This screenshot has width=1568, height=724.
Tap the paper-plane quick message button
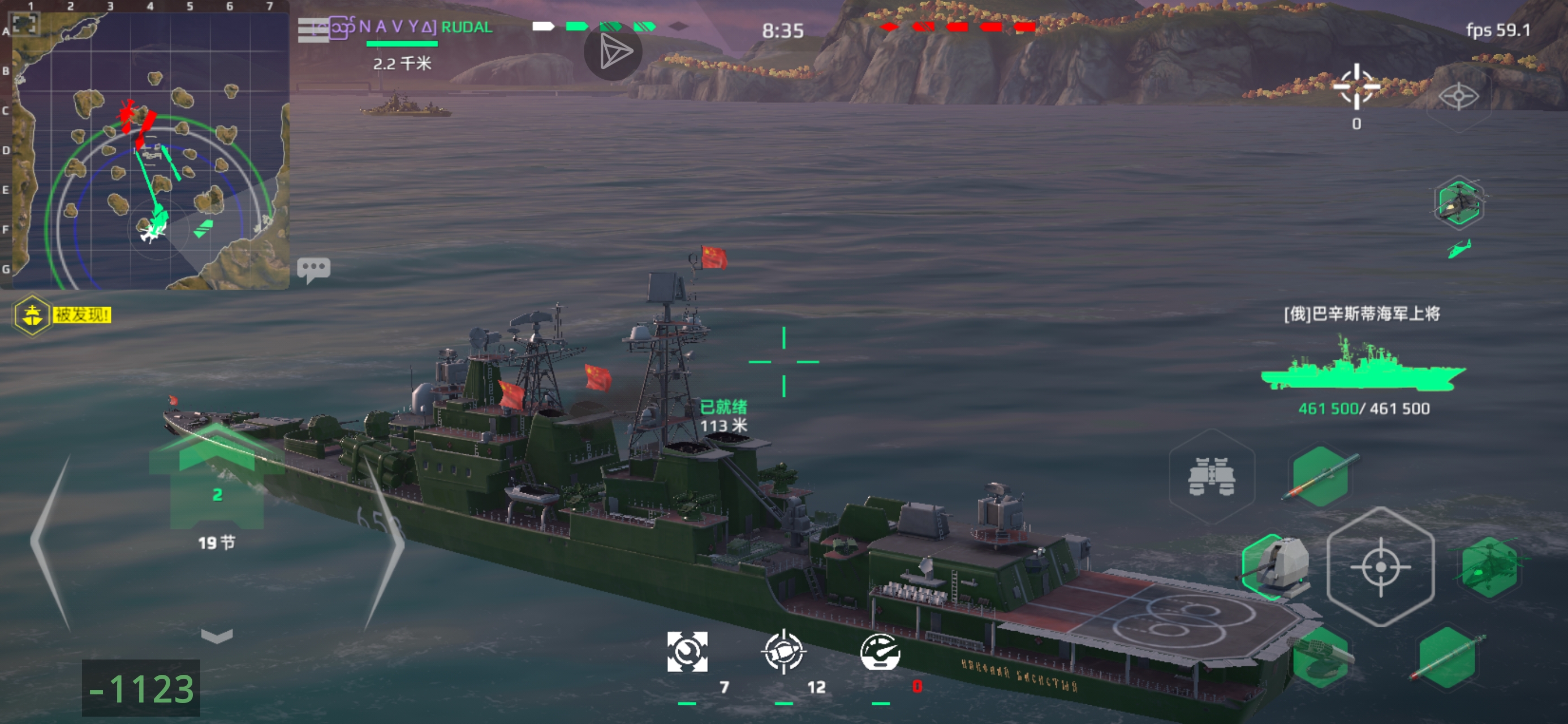[613, 53]
